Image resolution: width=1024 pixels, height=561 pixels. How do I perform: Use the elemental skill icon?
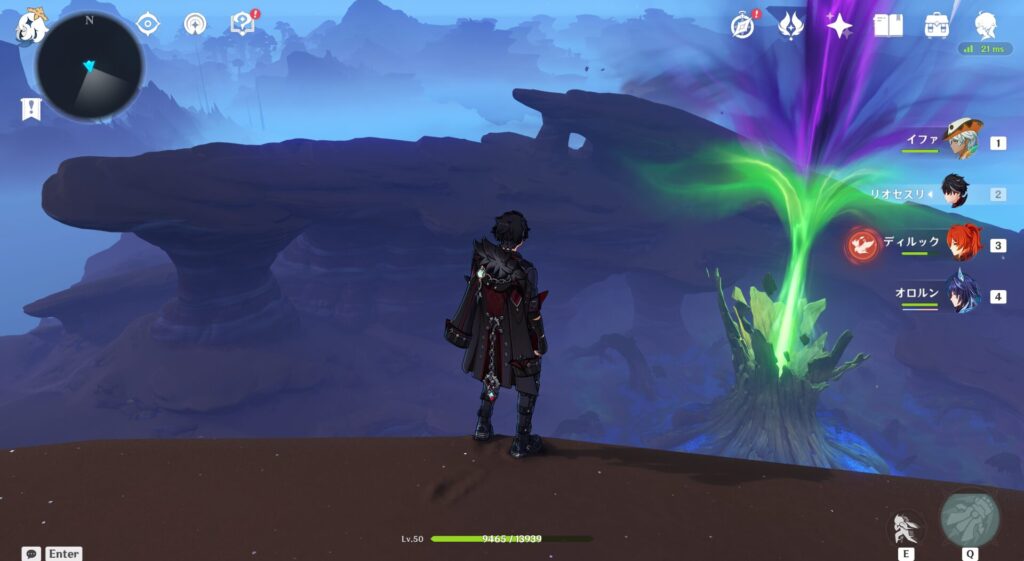click(x=906, y=527)
